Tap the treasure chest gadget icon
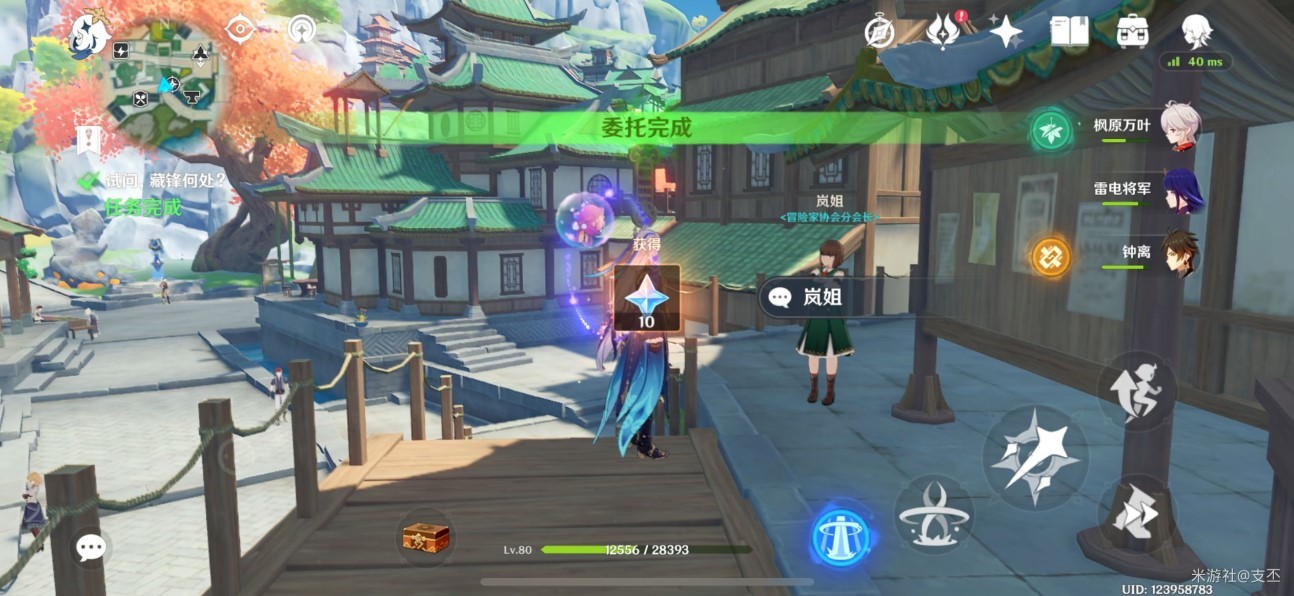1294x596 pixels. (x=426, y=538)
